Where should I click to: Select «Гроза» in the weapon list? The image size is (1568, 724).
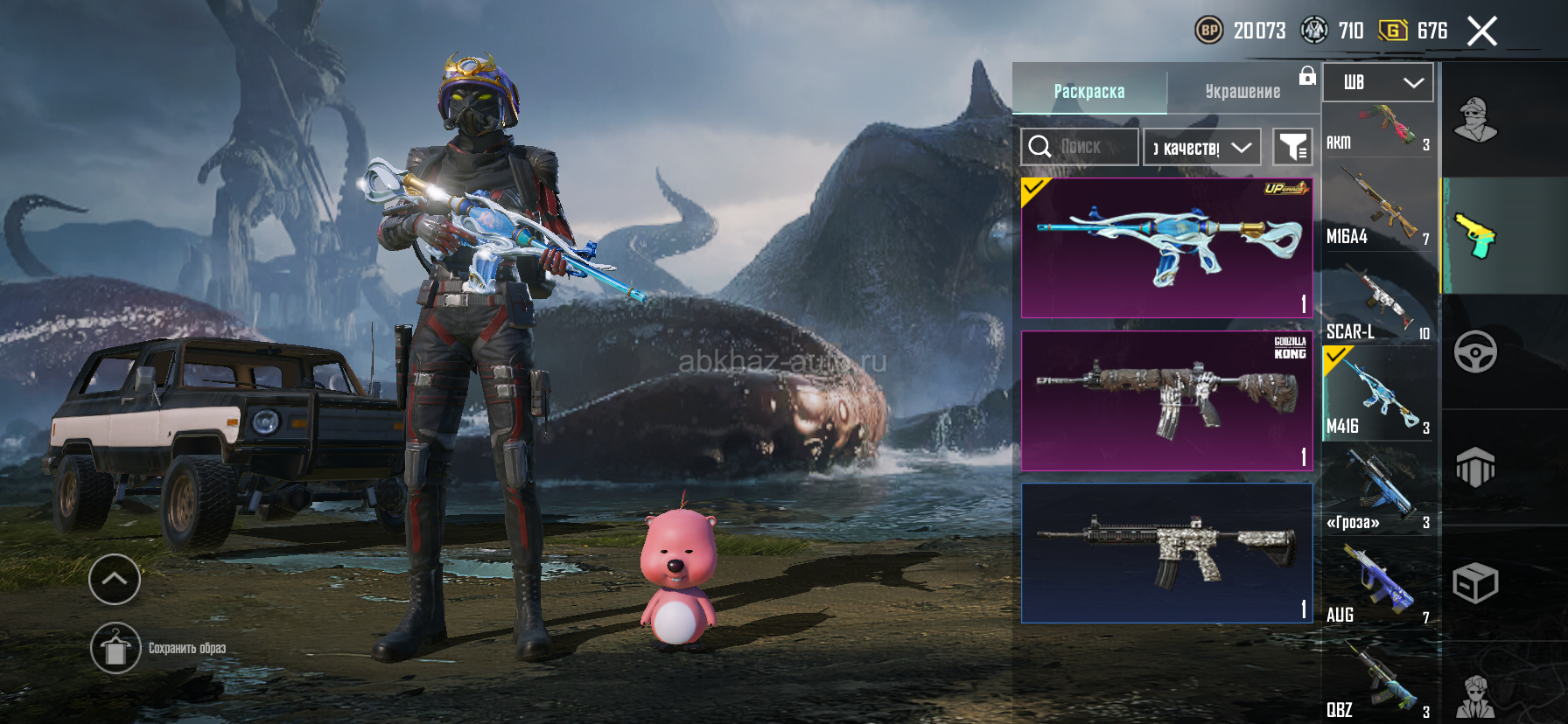[1378, 493]
